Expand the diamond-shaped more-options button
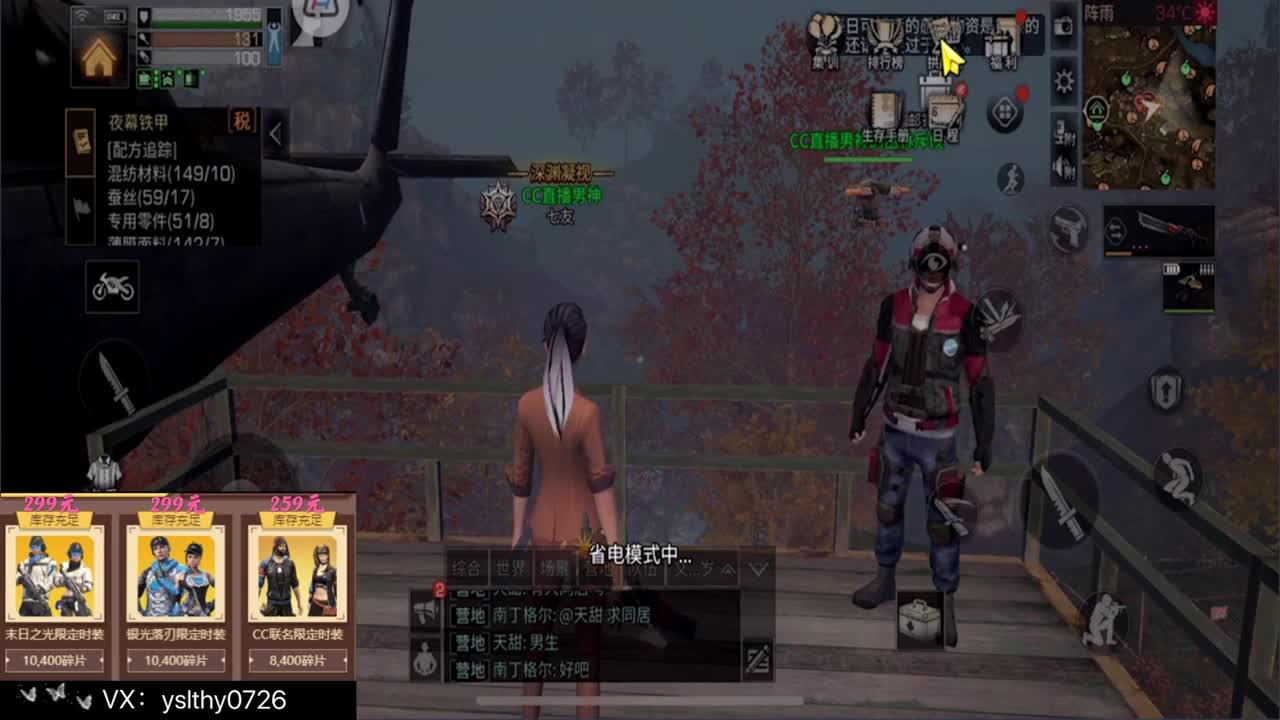Screen dimensions: 1280x720 point(1004,113)
